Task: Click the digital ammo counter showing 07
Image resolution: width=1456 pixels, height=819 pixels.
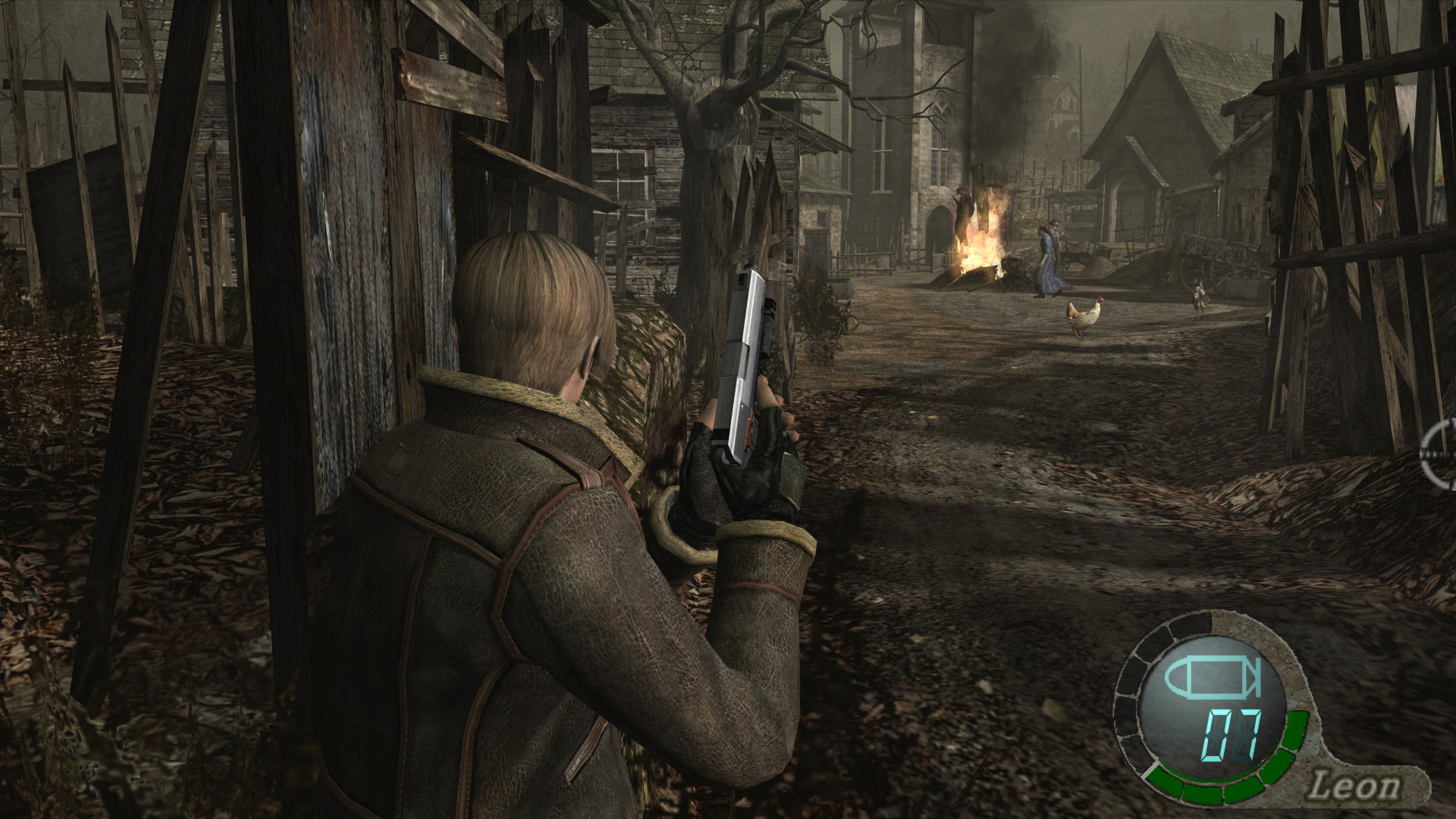Action: click(x=1230, y=736)
